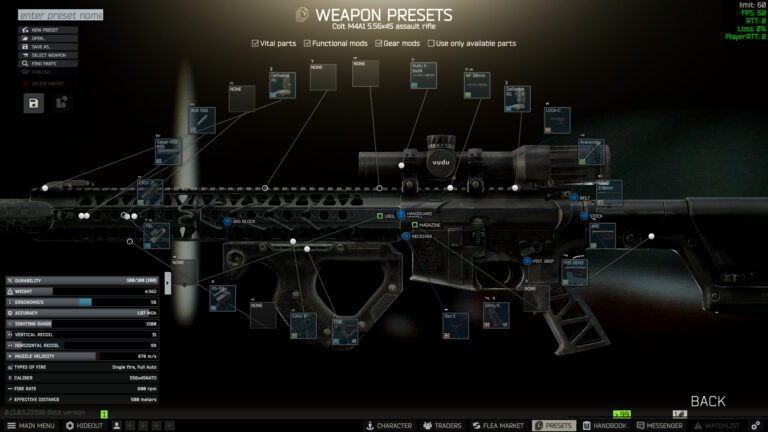Open the Flea Market

click(498, 425)
